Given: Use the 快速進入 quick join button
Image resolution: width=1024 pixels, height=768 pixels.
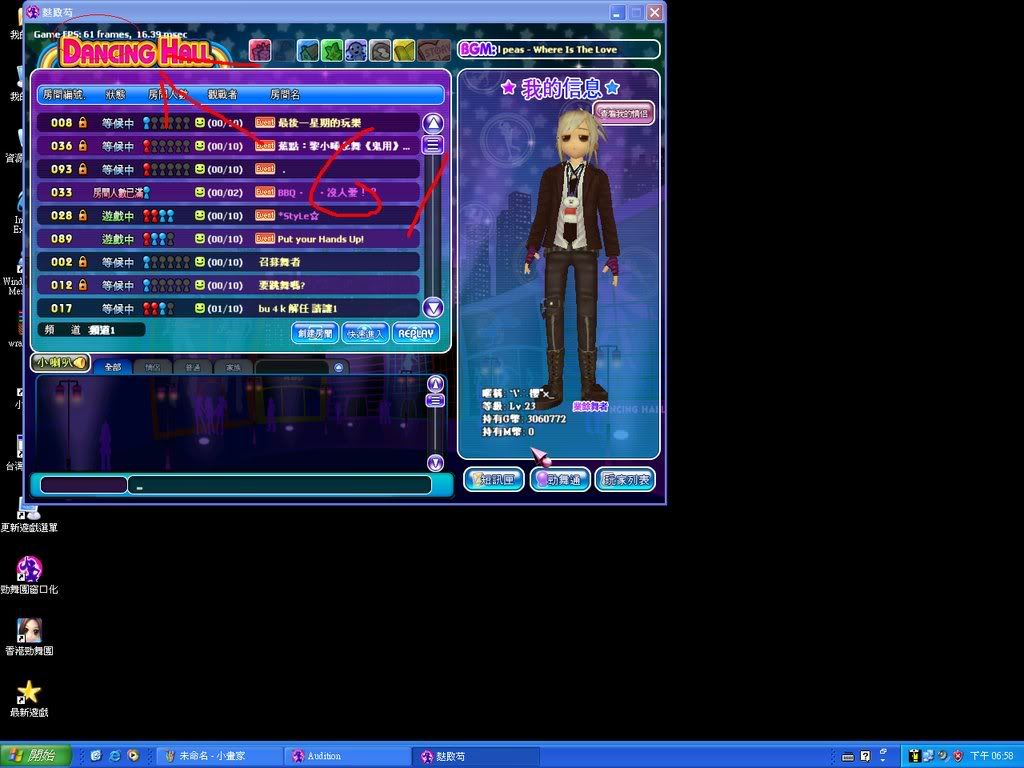Looking at the screenshot, I should [365, 333].
